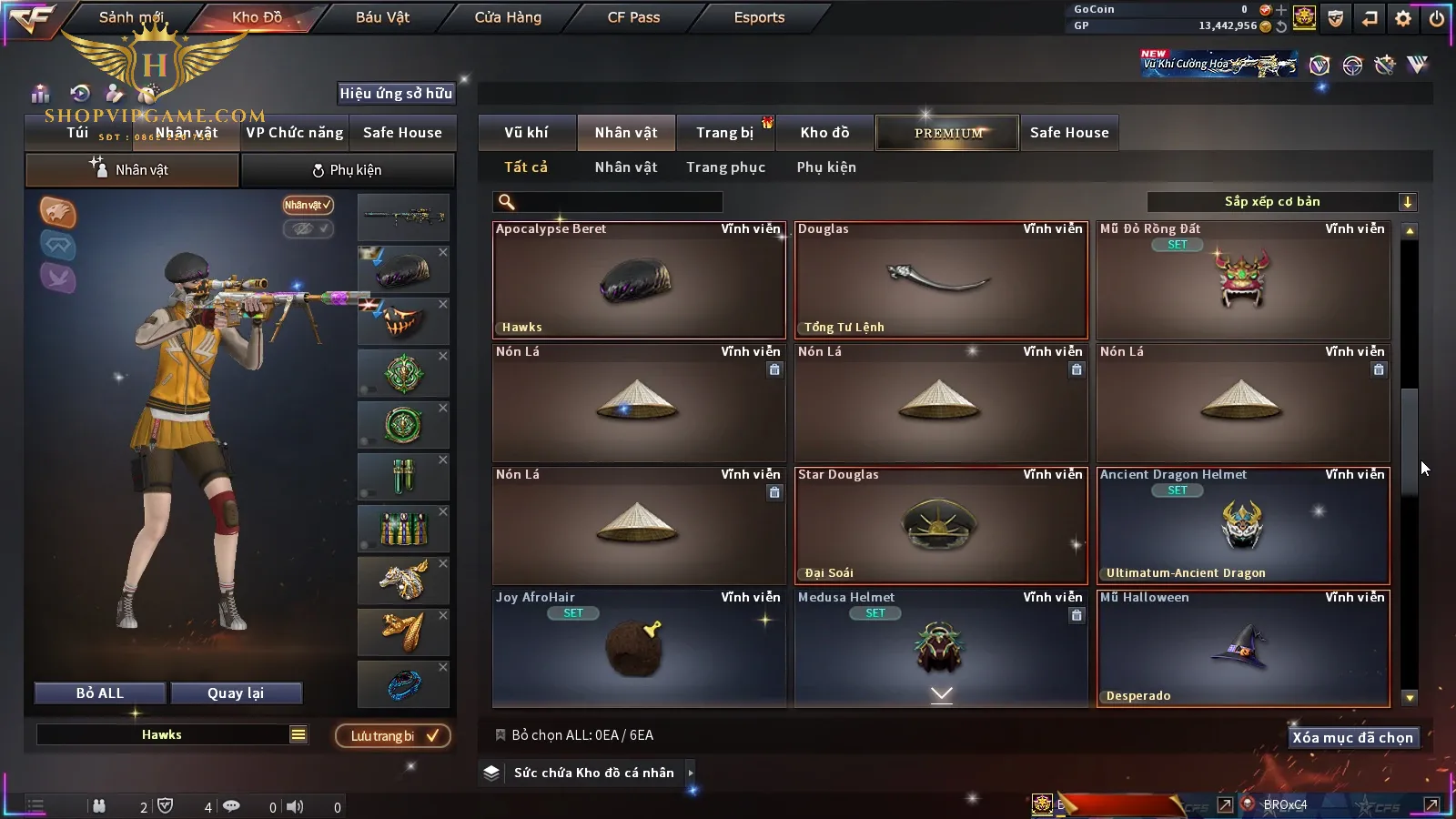Filter items by Phụ kiện
The height and width of the screenshot is (819, 1456).
tap(826, 167)
